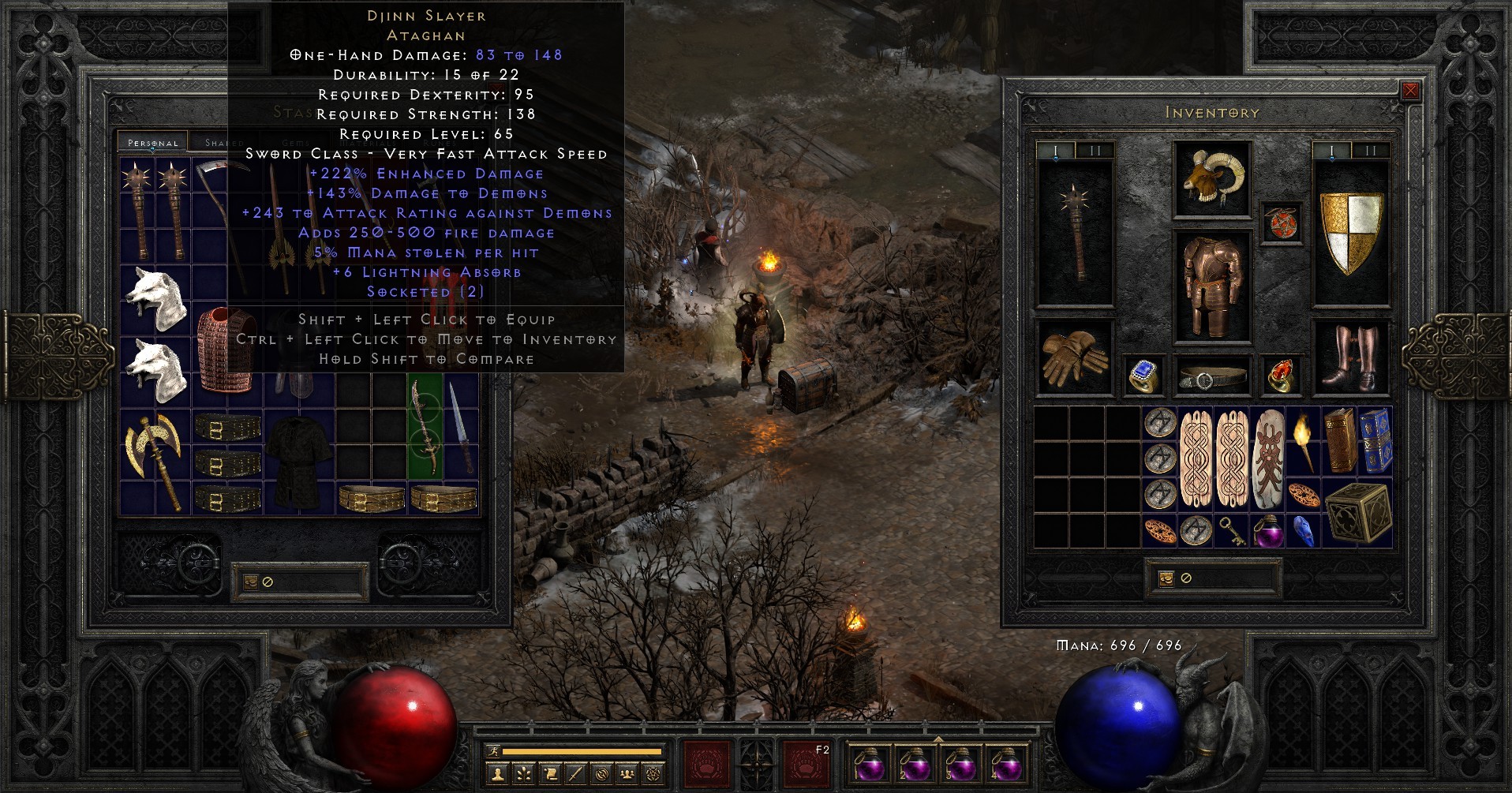Open the quest log scroll icon
1512x793 pixels.
pyautogui.click(x=552, y=773)
